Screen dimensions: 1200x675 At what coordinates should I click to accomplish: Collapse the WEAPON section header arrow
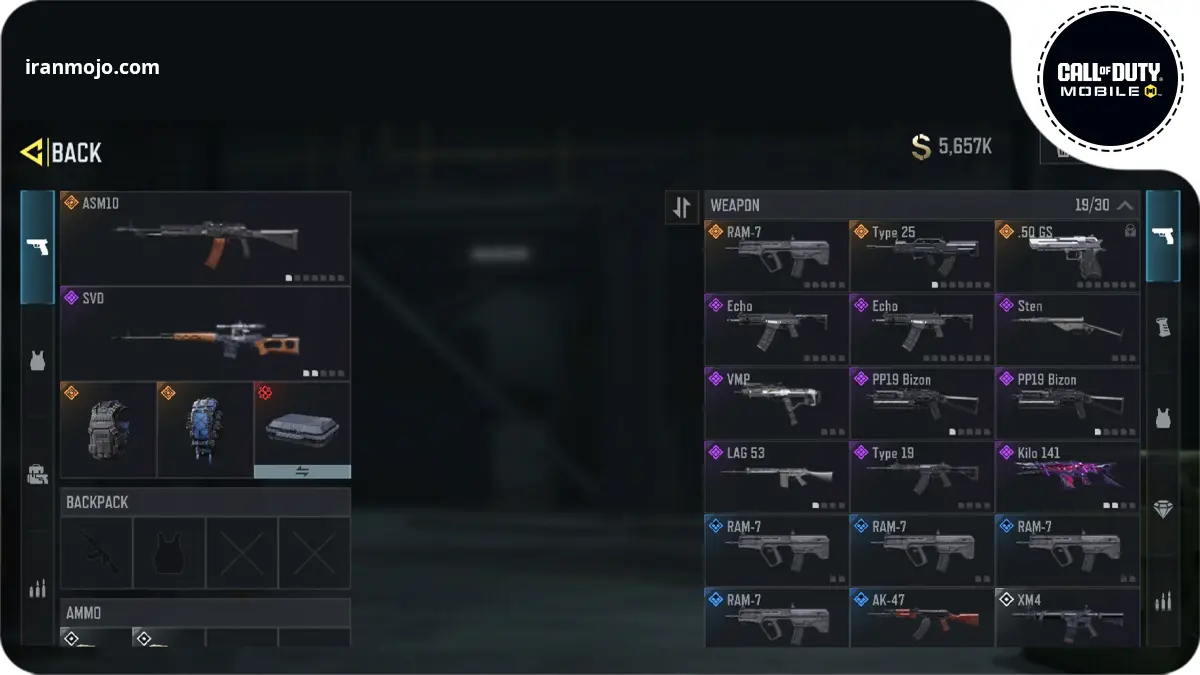pos(1125,205)
